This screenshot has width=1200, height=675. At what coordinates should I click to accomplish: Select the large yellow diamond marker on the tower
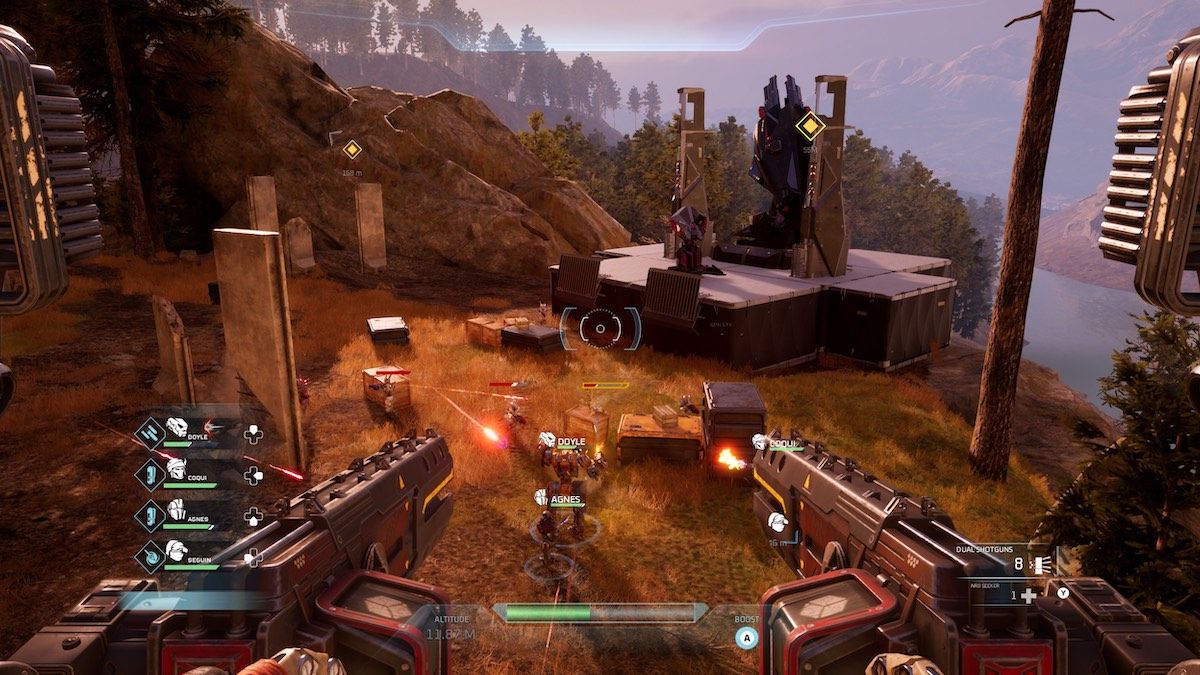click(809, 126)
